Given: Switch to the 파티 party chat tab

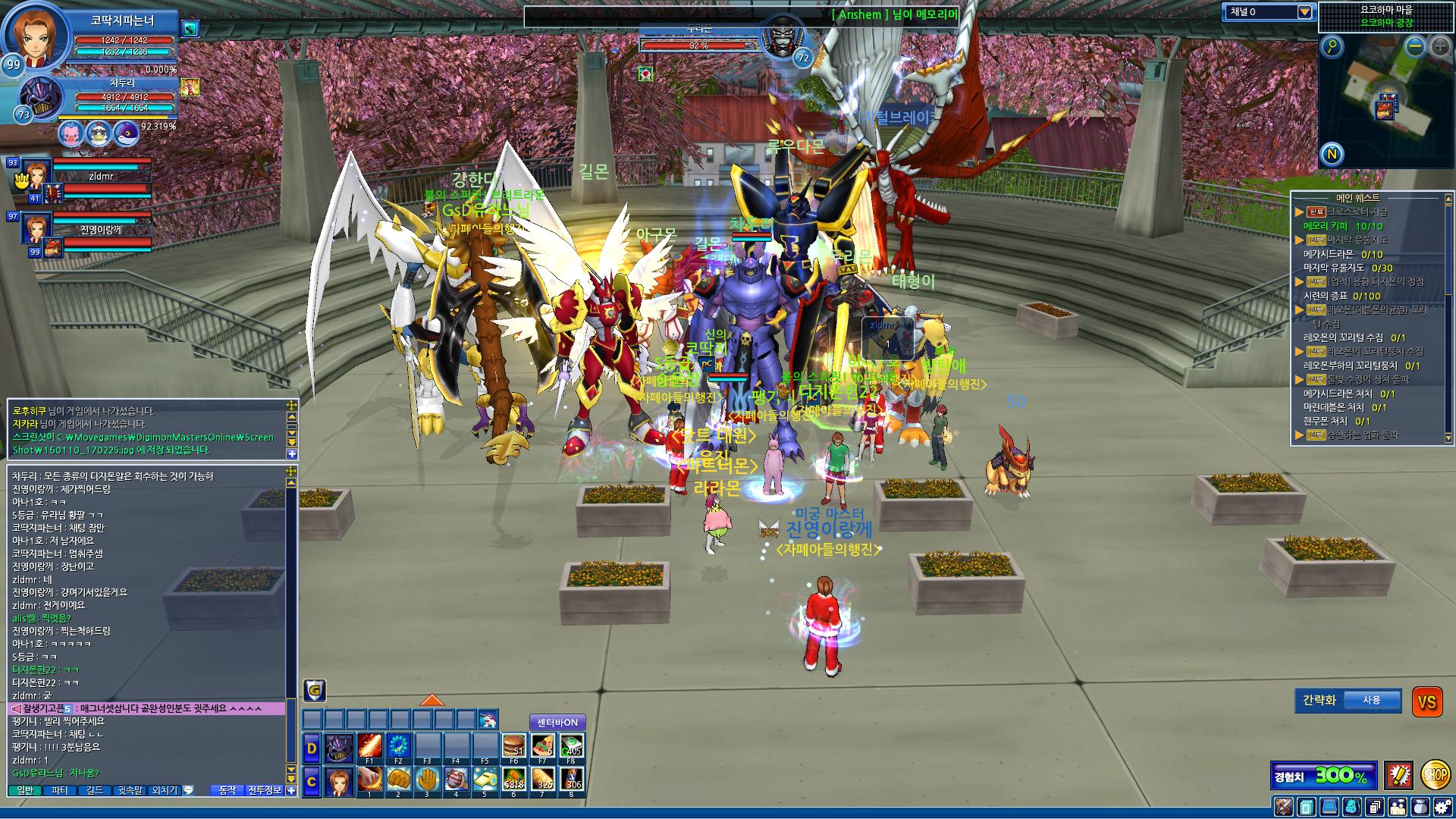Looking at the screenshot, I should (x=59, y=790).
